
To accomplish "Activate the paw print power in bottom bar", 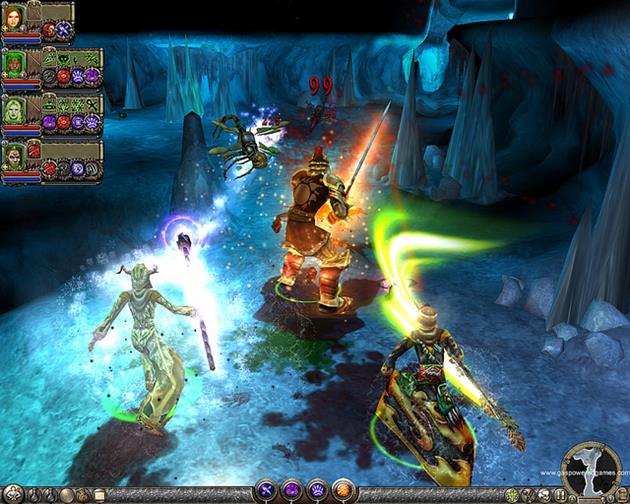I will point(317,491).
